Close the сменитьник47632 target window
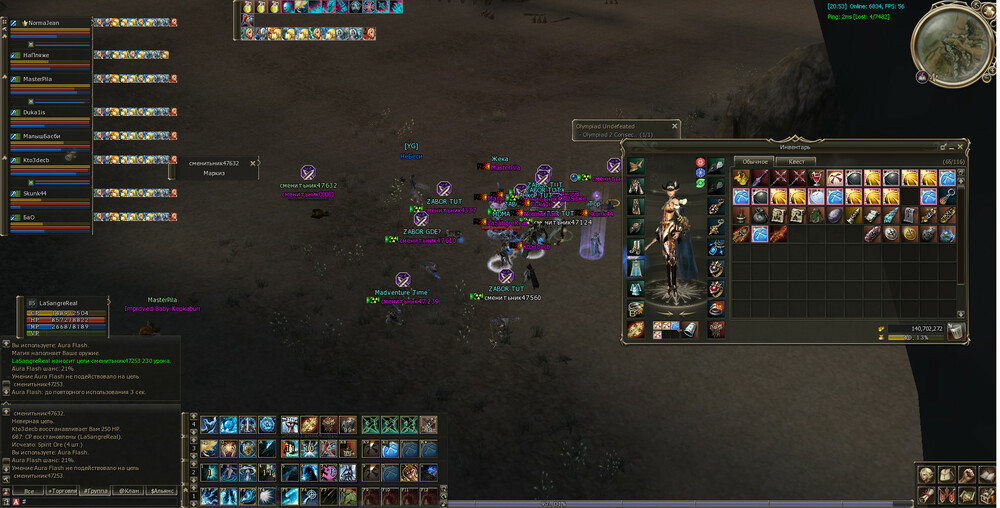1000x508 pixels. 253,162
